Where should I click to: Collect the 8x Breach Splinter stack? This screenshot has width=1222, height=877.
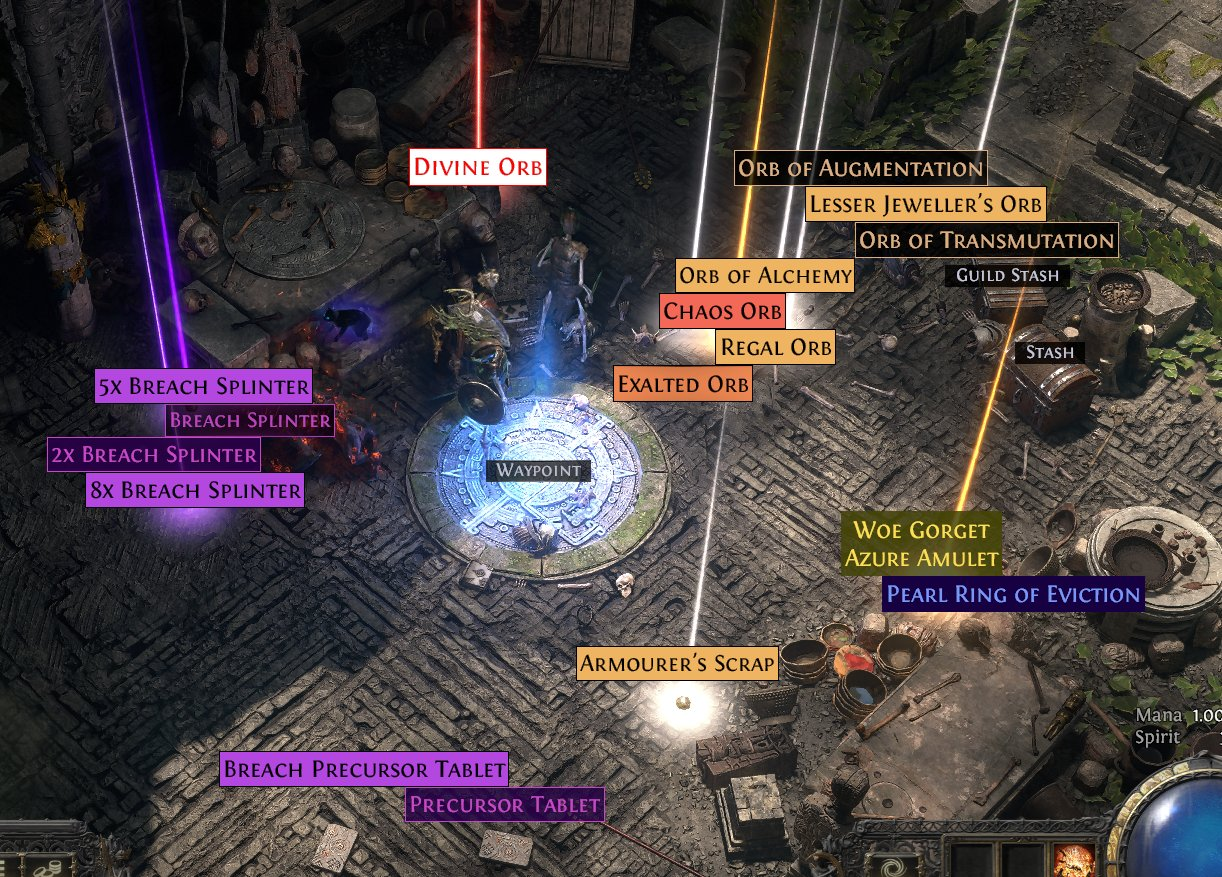tap(195, 490)
